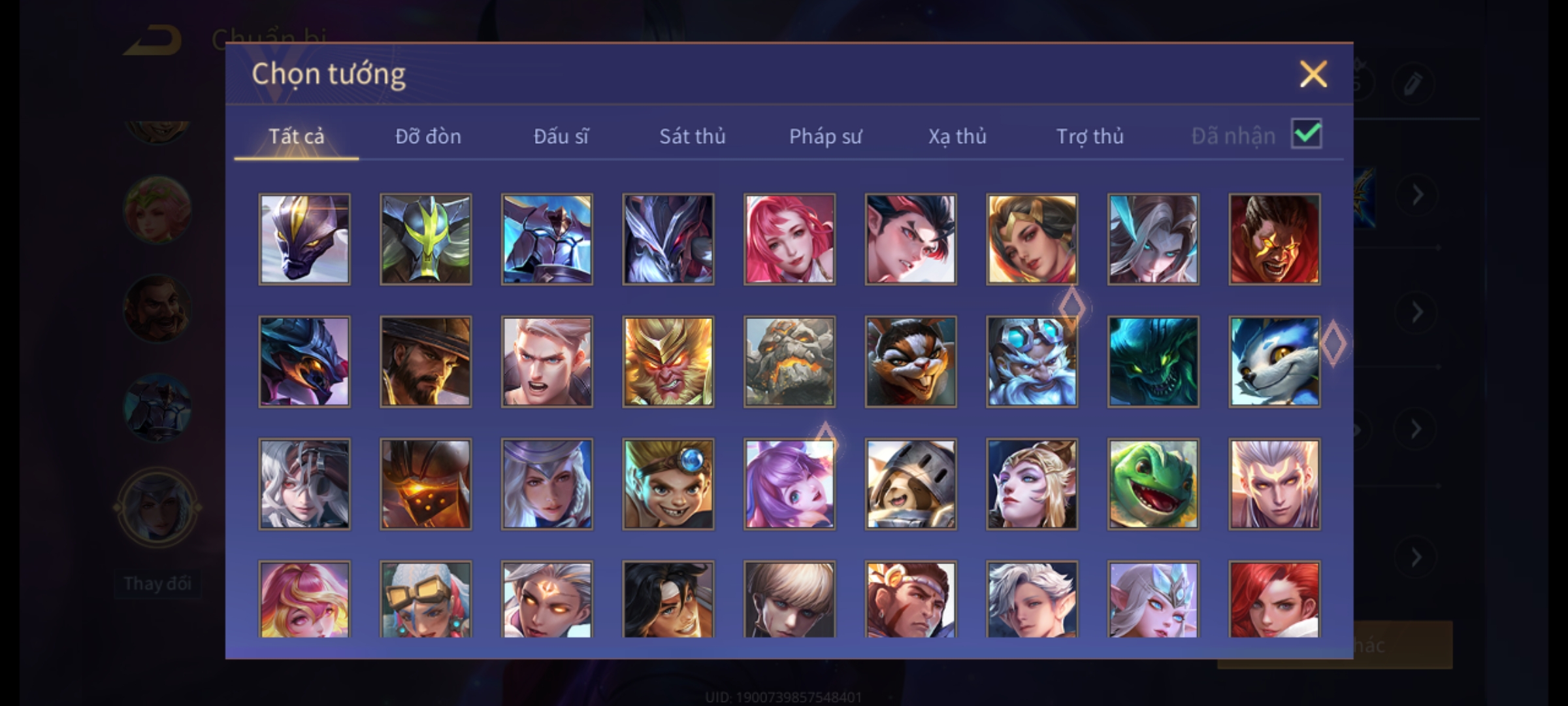Select the white-bearded dwarf with blue goggles
Screen dimensions: 1568x706
pyautogui.click(x=1032, y=362)
